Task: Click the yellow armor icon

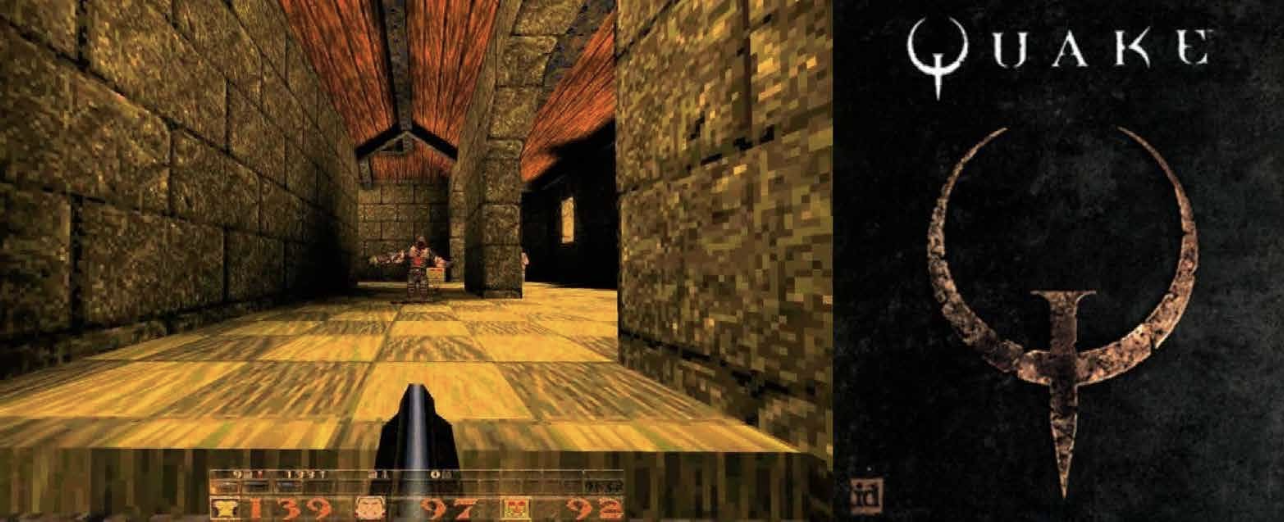Action: click(x=224, y=509)
